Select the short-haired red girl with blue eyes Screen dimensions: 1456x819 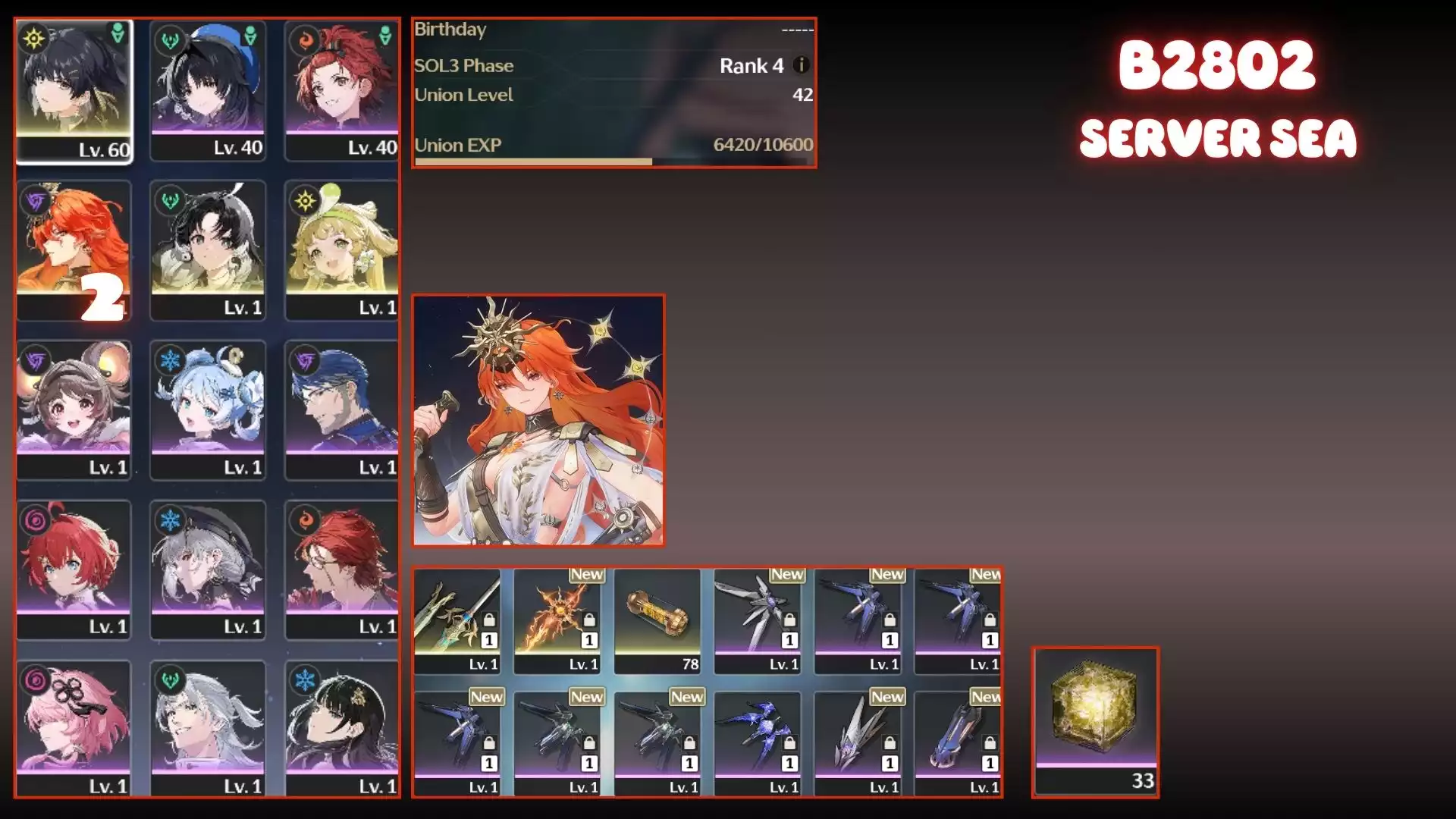[x=74, y=569]
